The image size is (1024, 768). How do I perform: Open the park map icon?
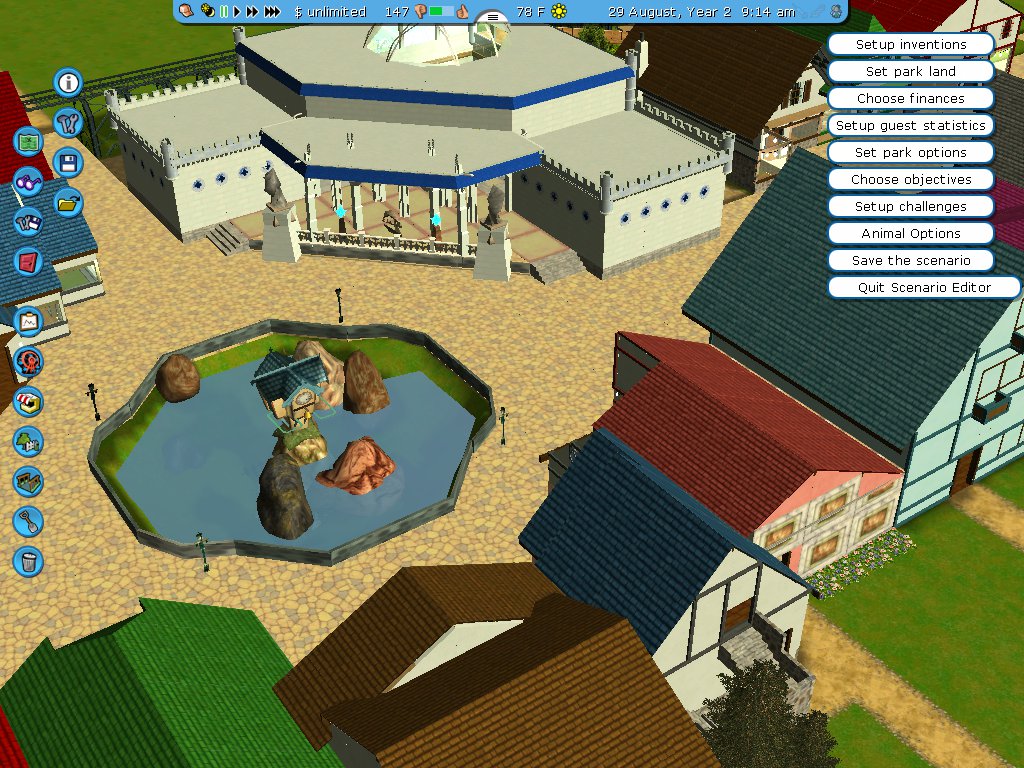click(x=28, y=141)
